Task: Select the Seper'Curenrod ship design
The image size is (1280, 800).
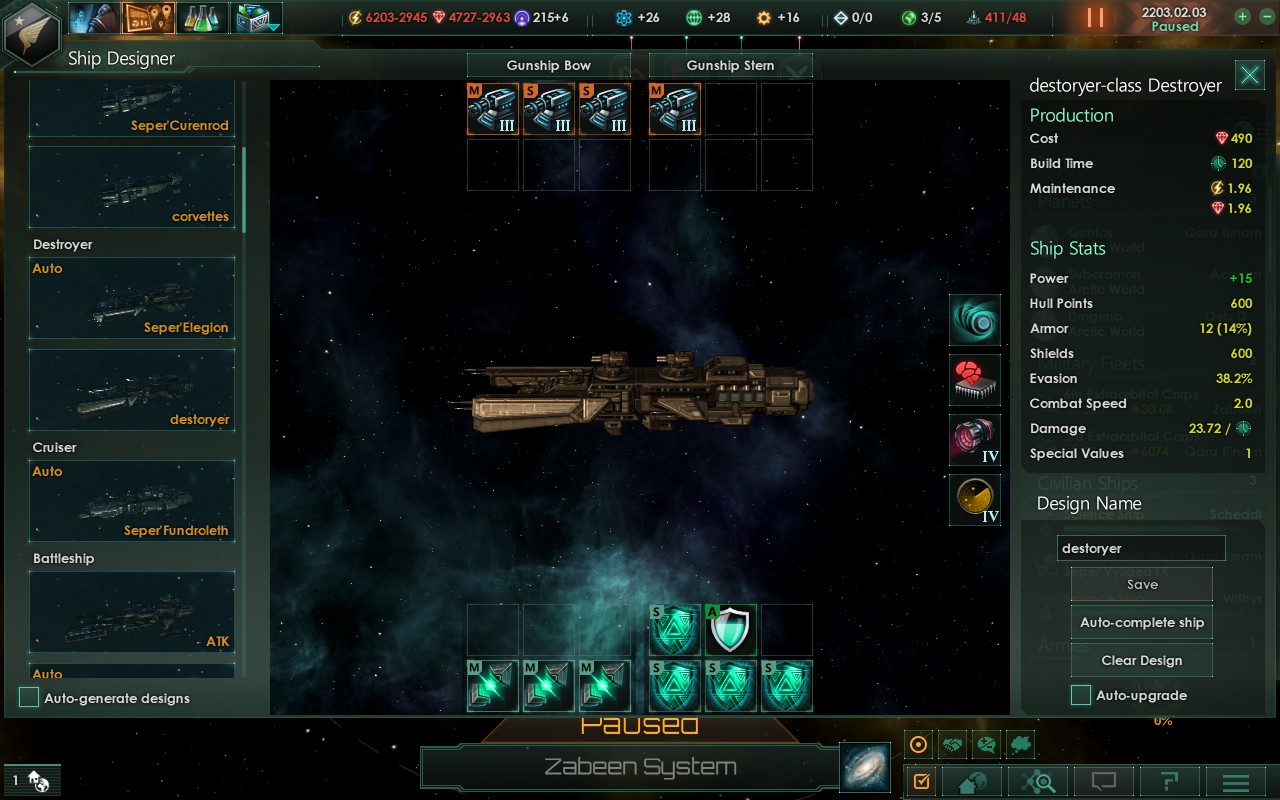Action: click(x=132, y=108)
